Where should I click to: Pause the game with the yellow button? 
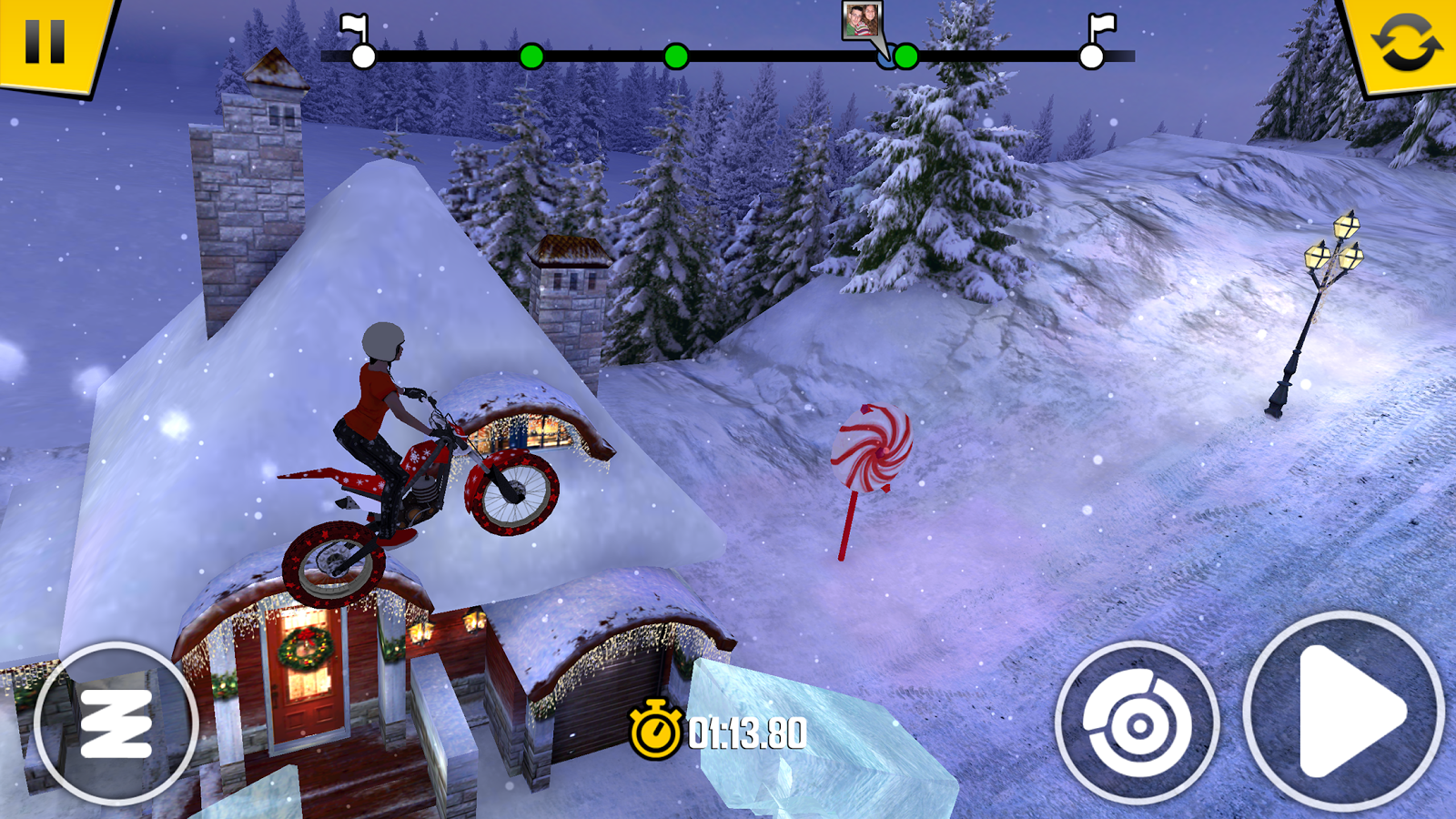45,40
